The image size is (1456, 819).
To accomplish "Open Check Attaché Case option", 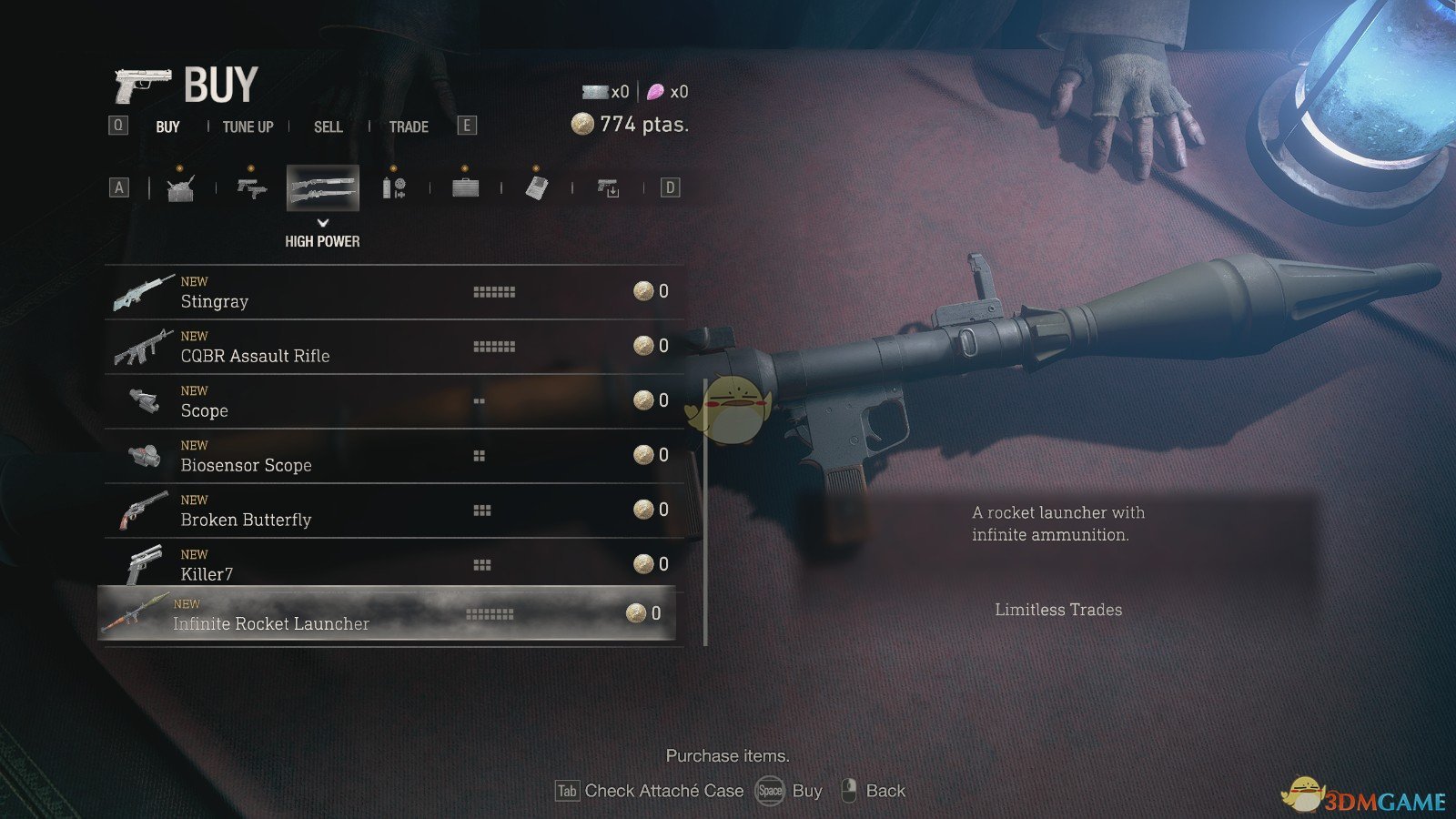I will pyautogui.click(x=651, y=791).
